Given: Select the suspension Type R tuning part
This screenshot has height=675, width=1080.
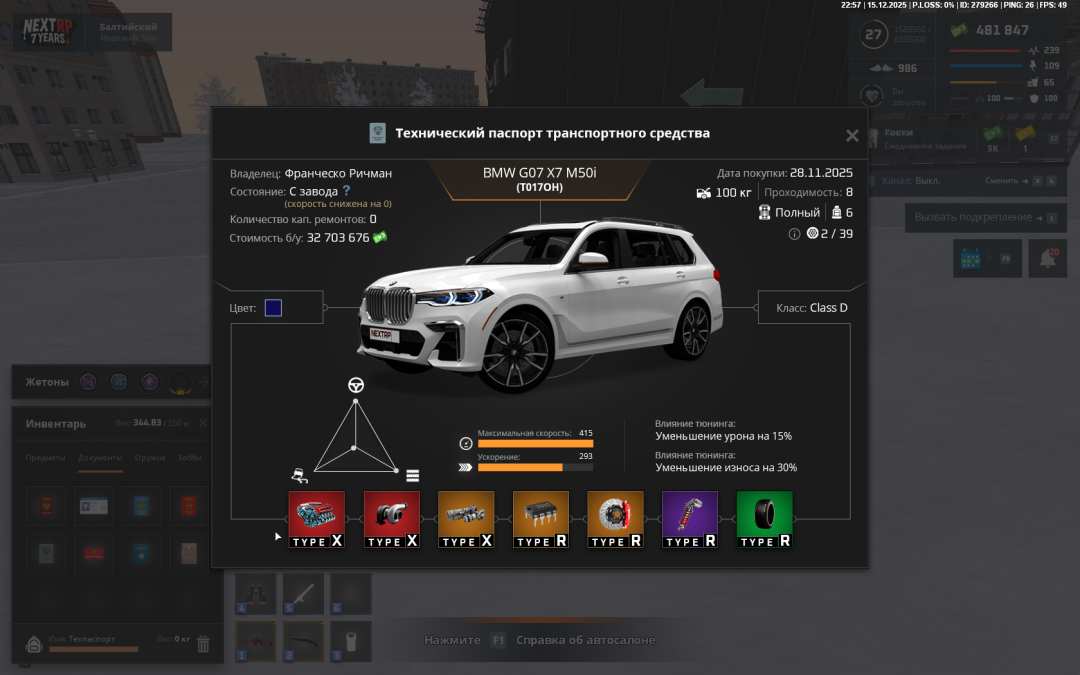Looking at the screenshot, I should point(690,519).
